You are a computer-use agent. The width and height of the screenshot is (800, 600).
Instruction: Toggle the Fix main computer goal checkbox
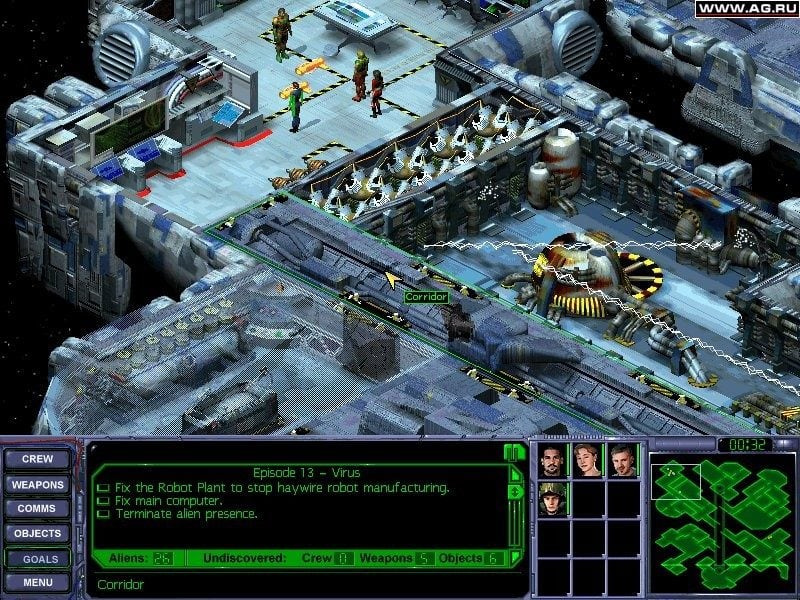pos(102,501)
